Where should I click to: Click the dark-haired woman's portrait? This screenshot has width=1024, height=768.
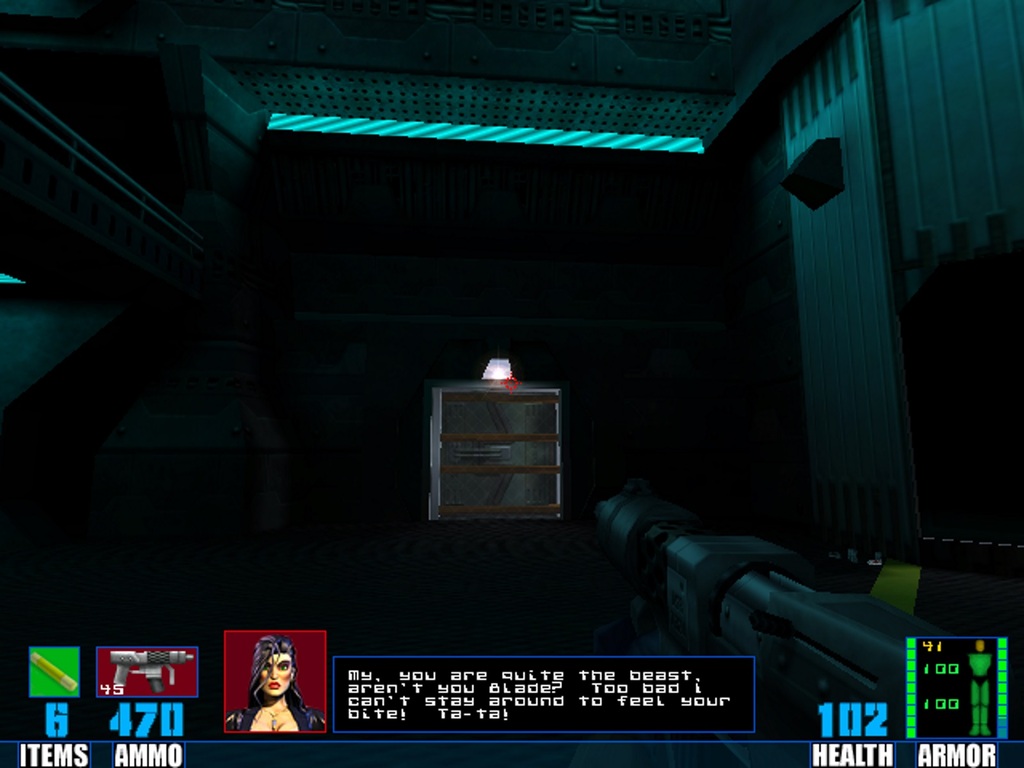[275, 681]
